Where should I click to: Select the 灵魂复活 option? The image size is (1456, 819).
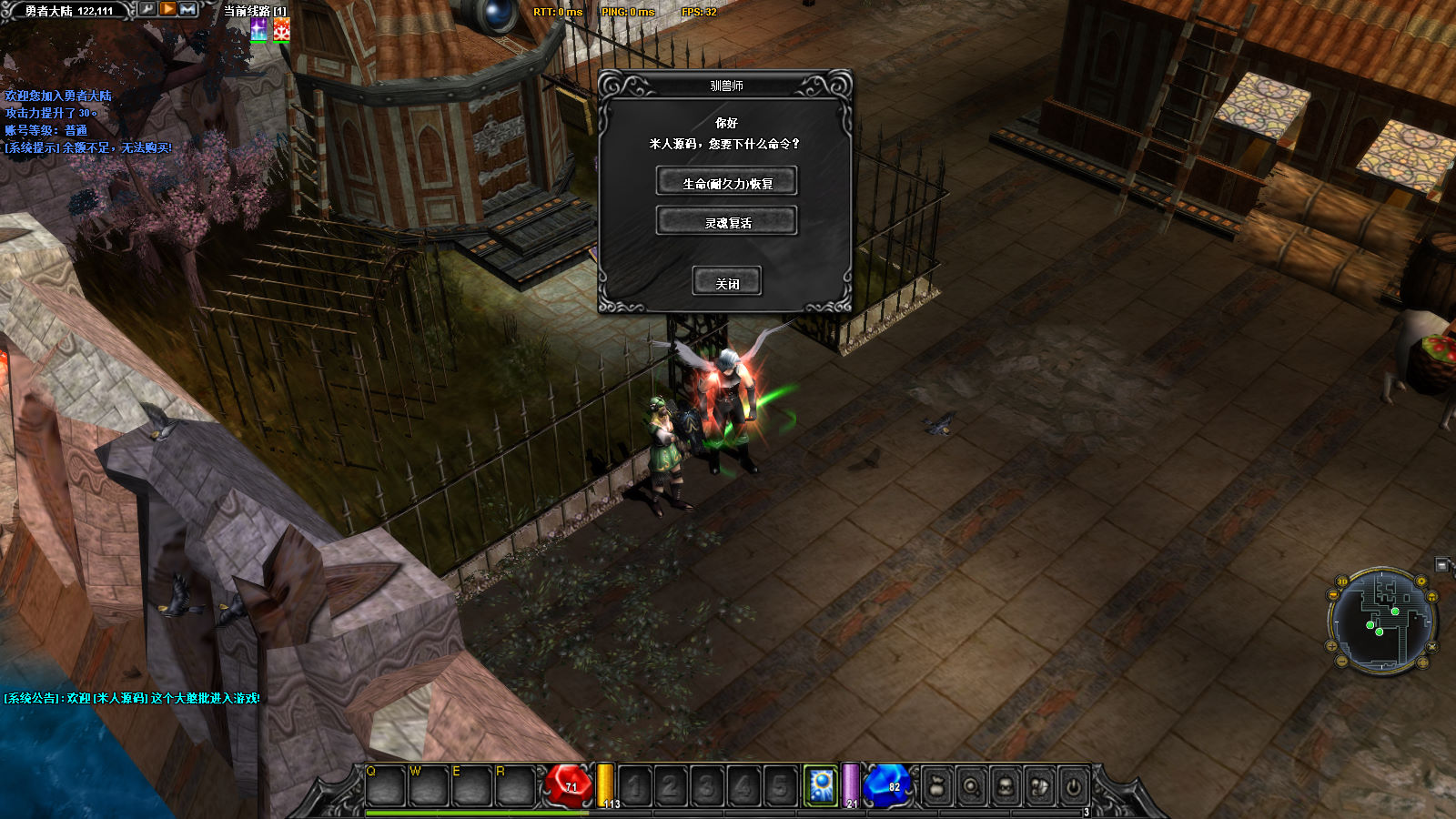tap(726, 221)
